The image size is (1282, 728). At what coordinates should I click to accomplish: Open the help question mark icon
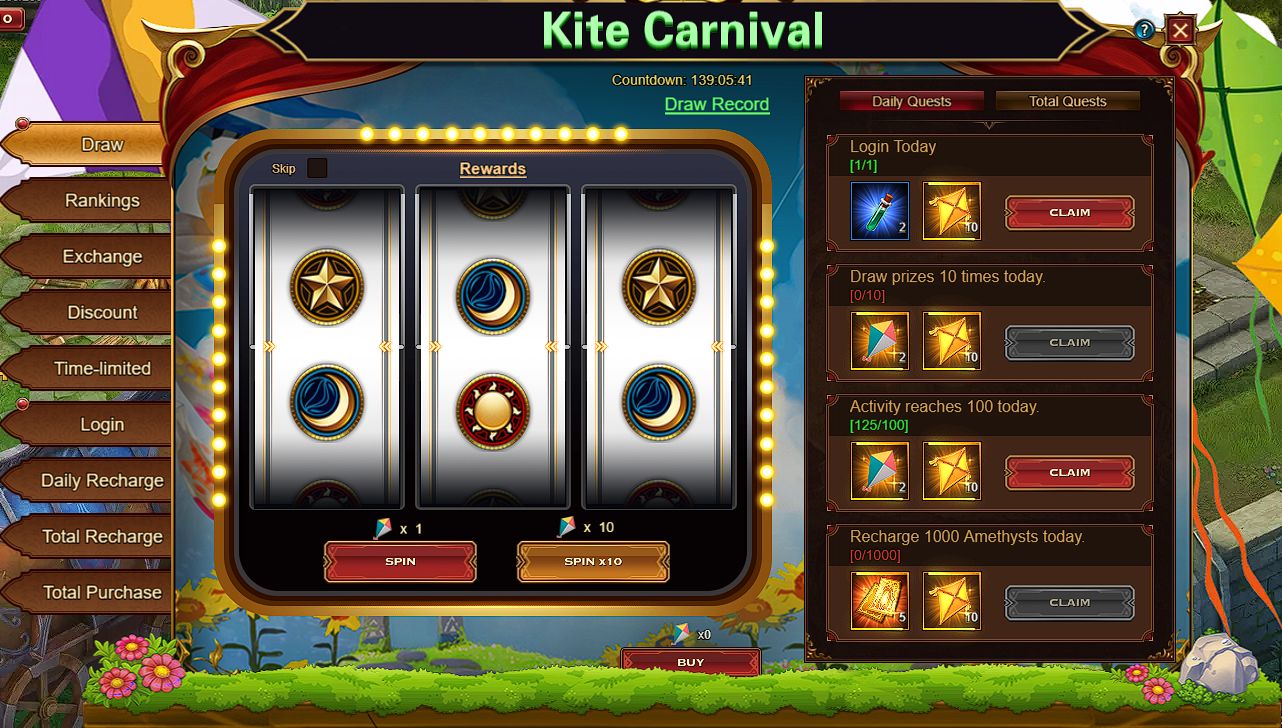tap(1144, 31)
